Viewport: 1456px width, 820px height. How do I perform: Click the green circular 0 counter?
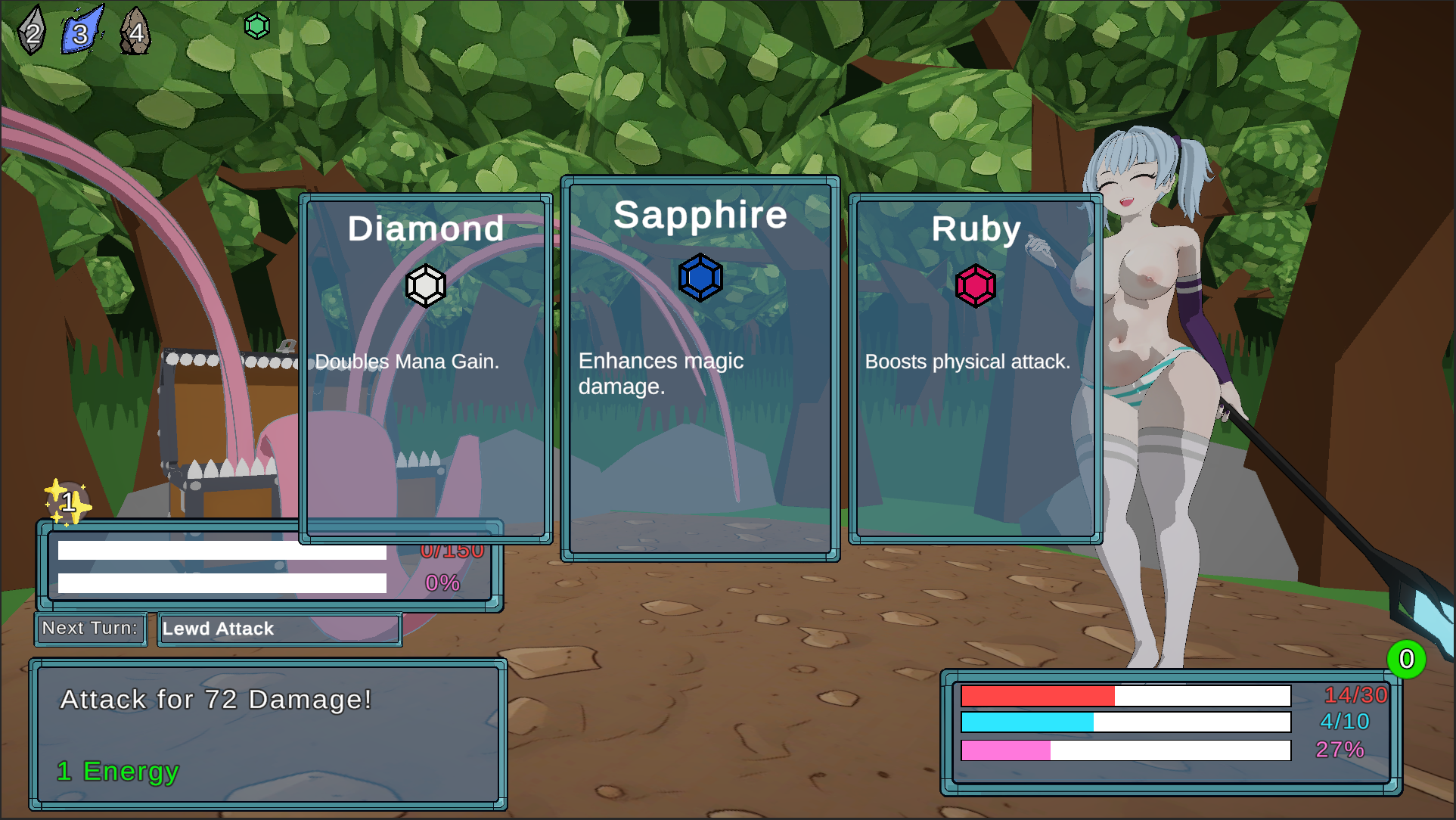[1408, 660]
